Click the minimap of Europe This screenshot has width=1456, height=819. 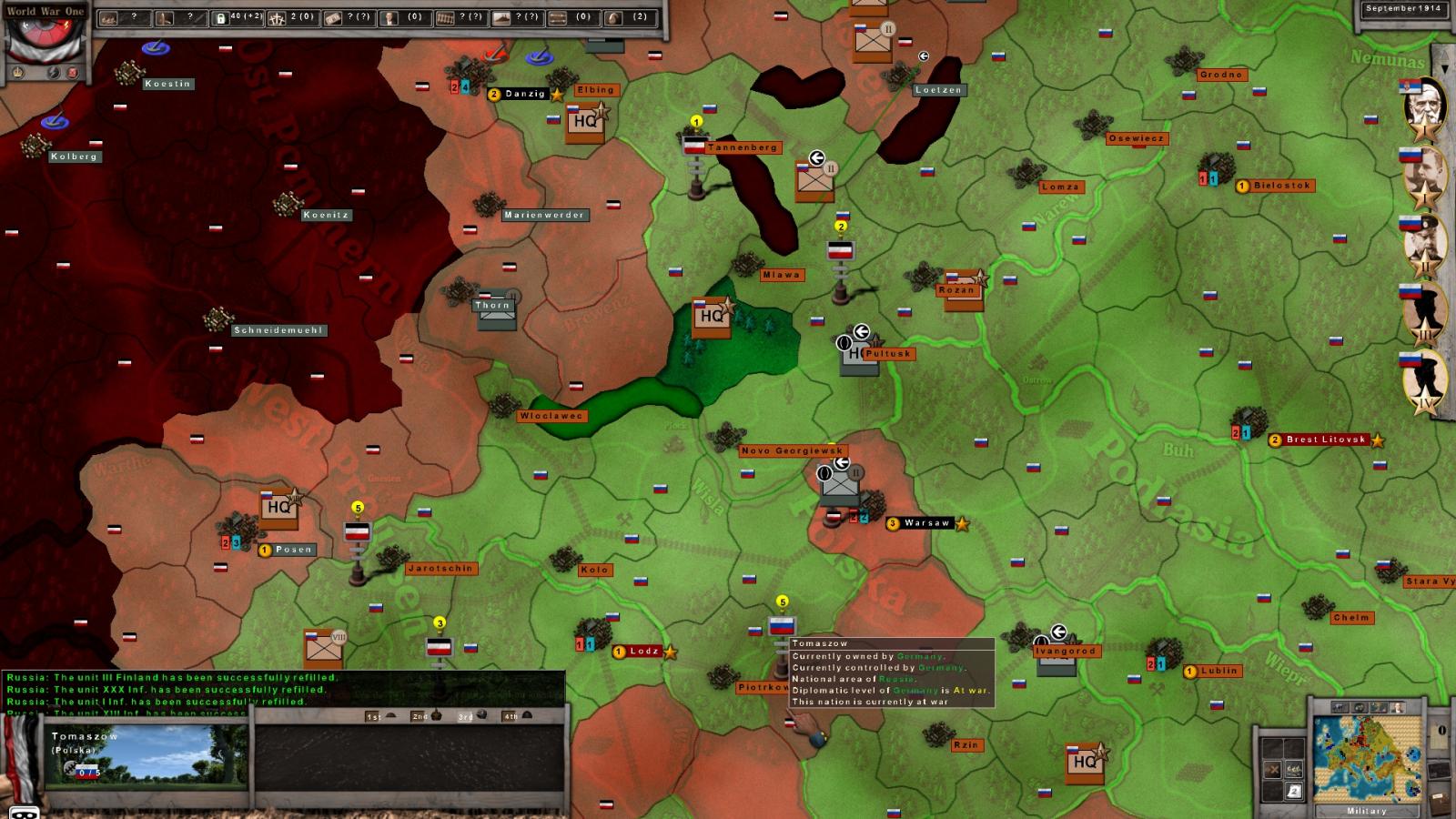point(1366,758)
